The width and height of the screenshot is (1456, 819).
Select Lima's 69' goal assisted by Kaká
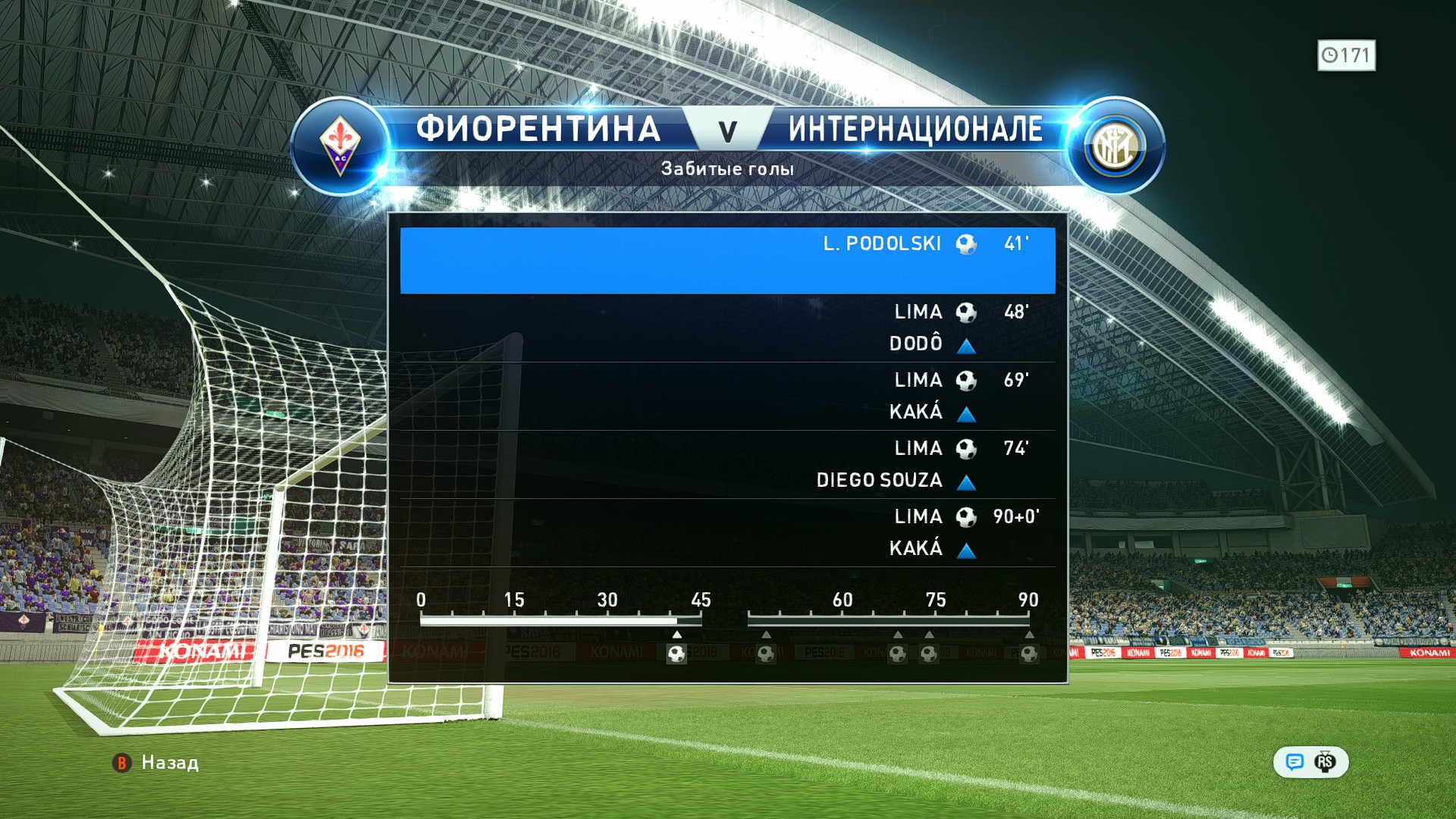[727, 396]
